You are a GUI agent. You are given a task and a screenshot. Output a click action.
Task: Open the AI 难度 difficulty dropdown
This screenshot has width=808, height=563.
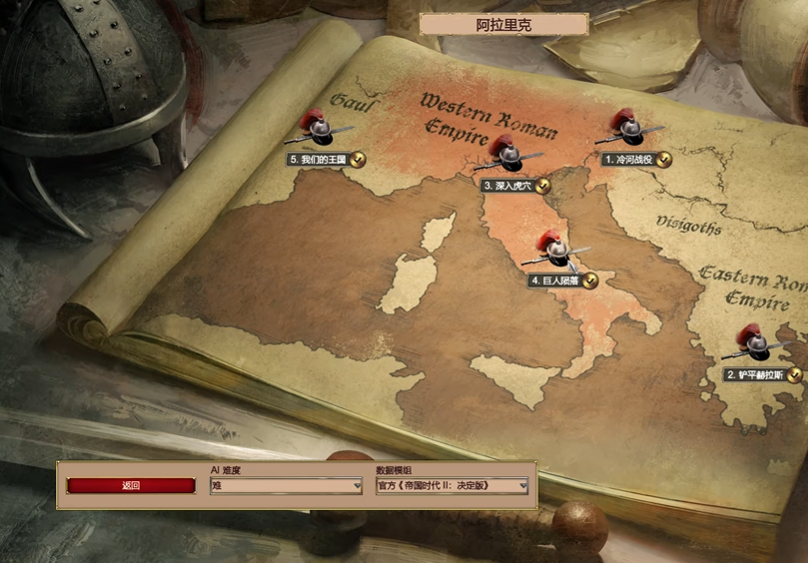(286, 486)
